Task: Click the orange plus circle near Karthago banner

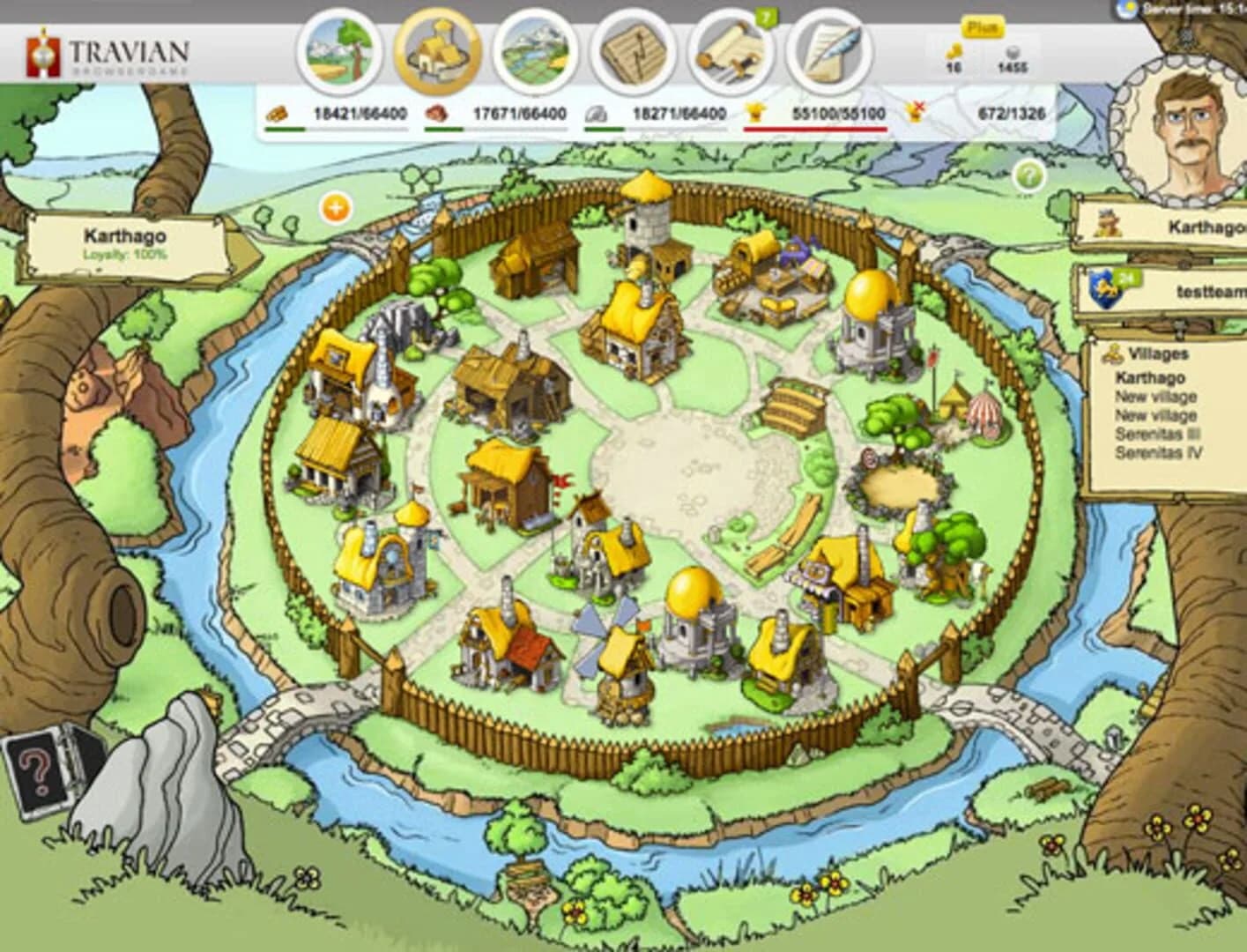Action: click(335, 209)
